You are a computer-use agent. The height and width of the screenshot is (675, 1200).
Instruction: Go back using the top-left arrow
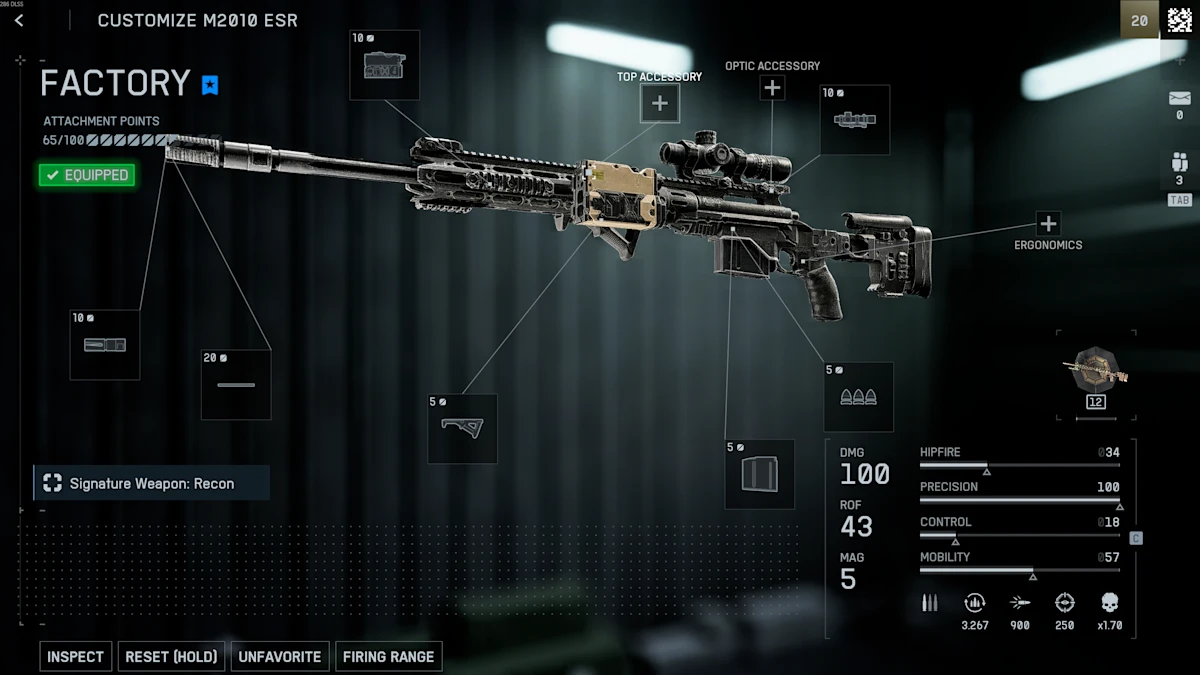[19, 20]
